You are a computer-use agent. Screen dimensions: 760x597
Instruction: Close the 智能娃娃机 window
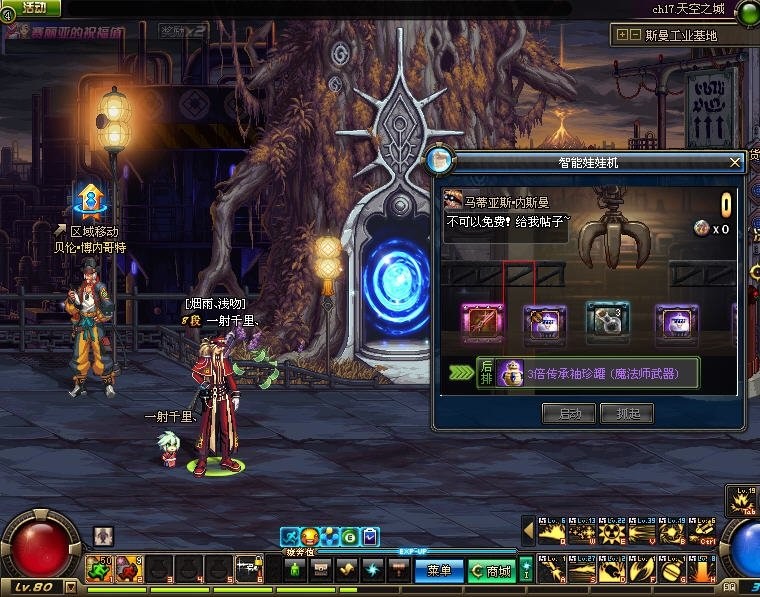click(x=736, y=161)
